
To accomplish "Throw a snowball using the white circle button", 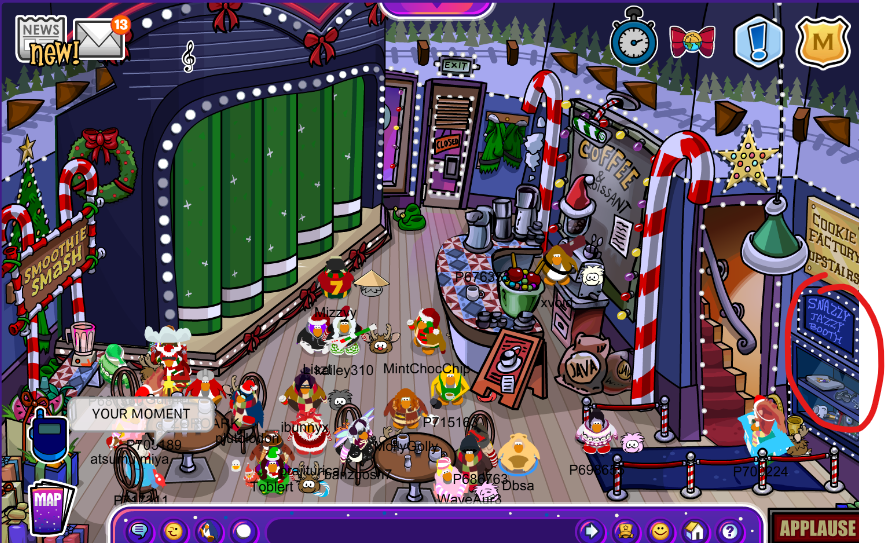I will pos(242,530).
